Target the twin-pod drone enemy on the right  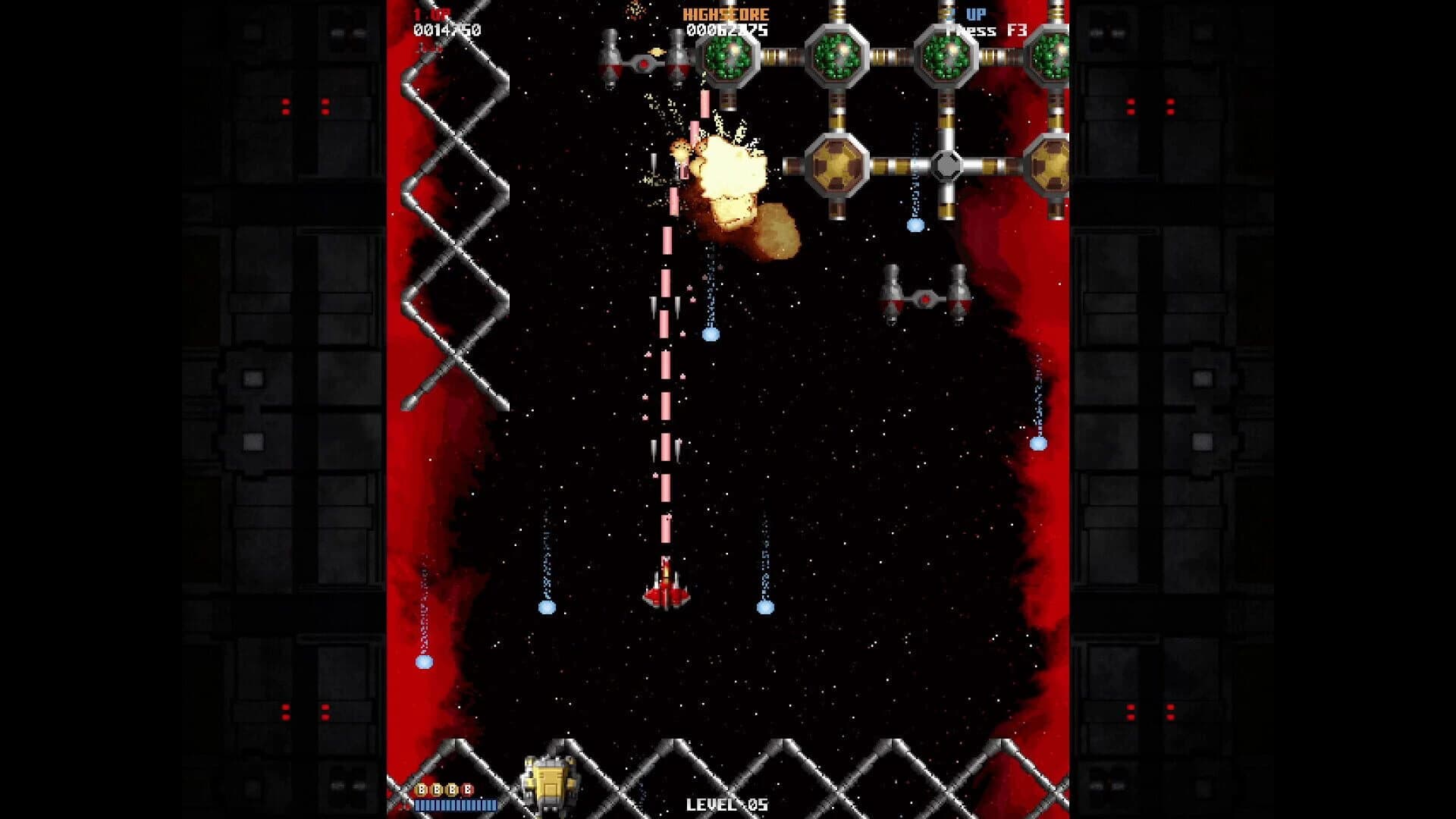[924, 297]
